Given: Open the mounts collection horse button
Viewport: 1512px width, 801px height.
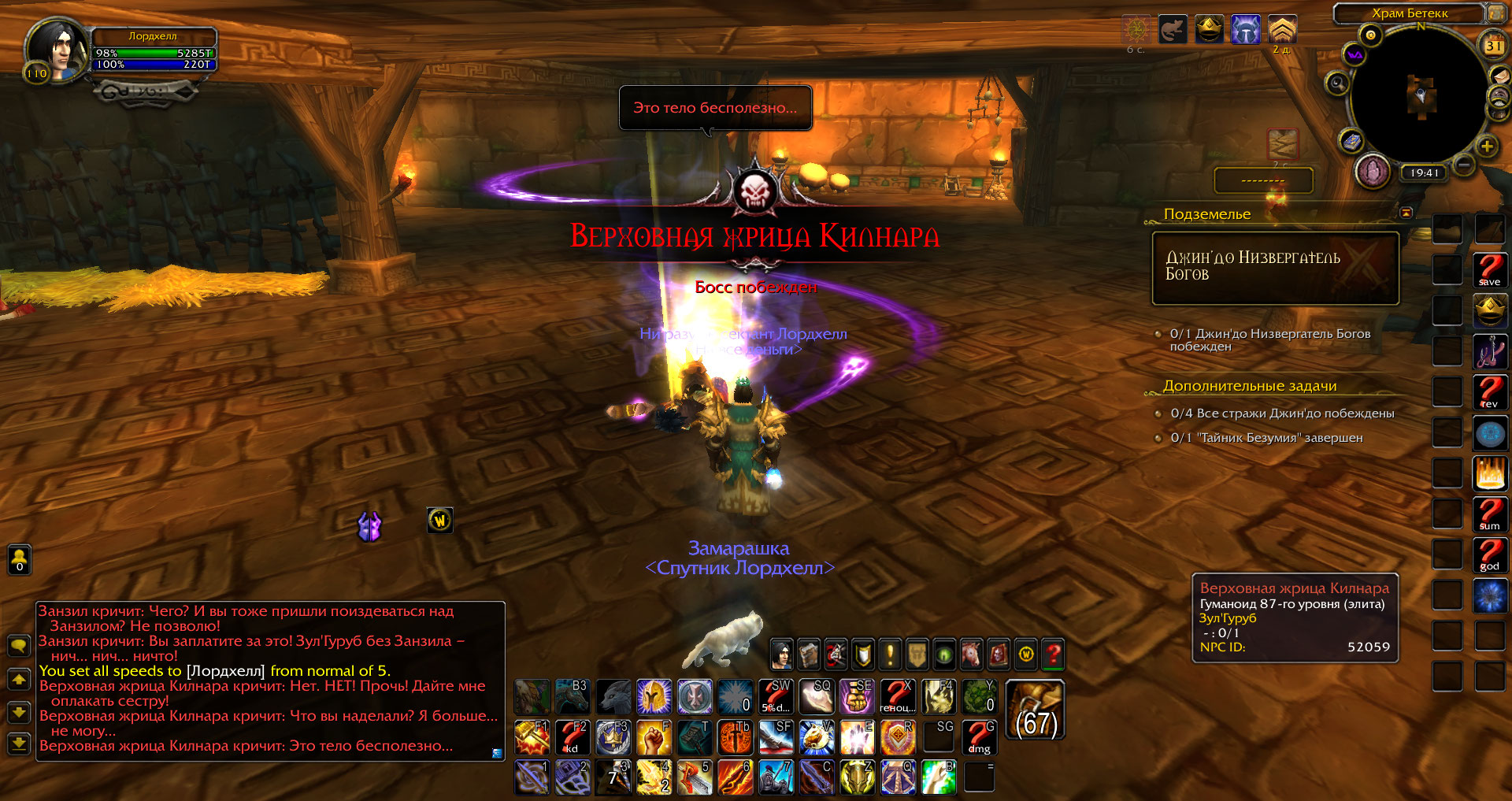Looking at the screenshot, I should (972, 654).
